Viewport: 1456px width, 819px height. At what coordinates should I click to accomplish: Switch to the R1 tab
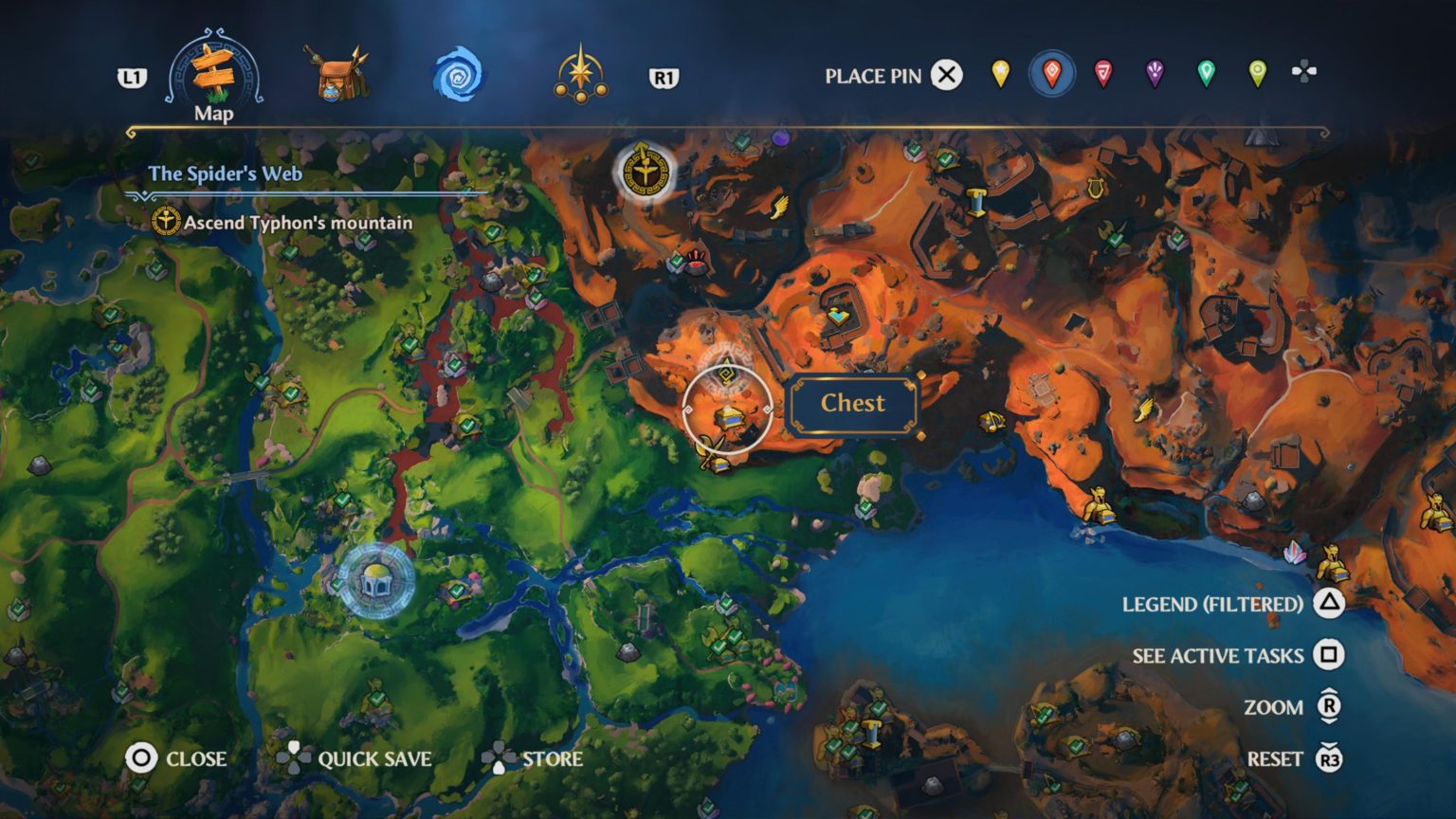tap(665, 79)
